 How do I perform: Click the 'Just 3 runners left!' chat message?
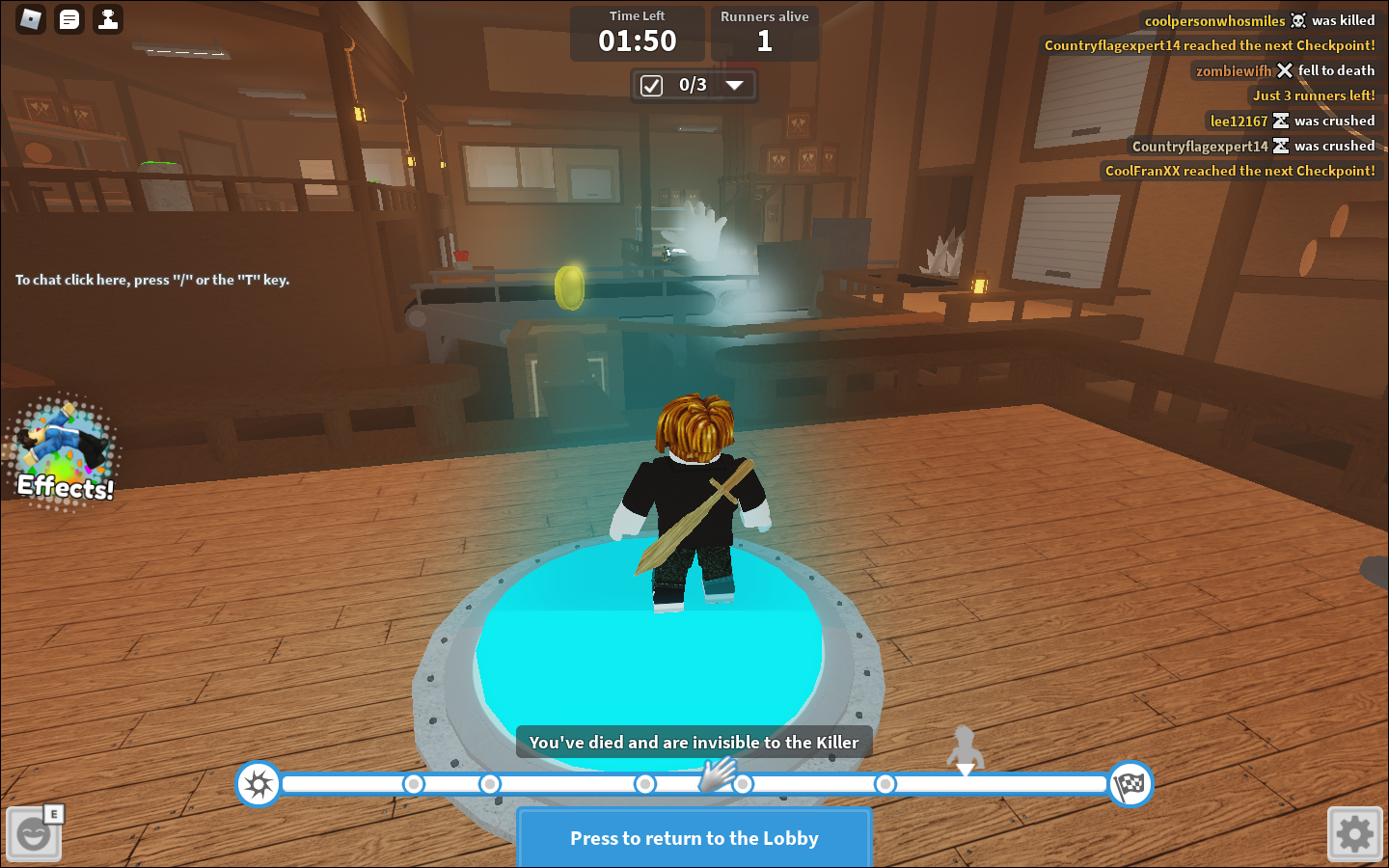[1314, 95]
